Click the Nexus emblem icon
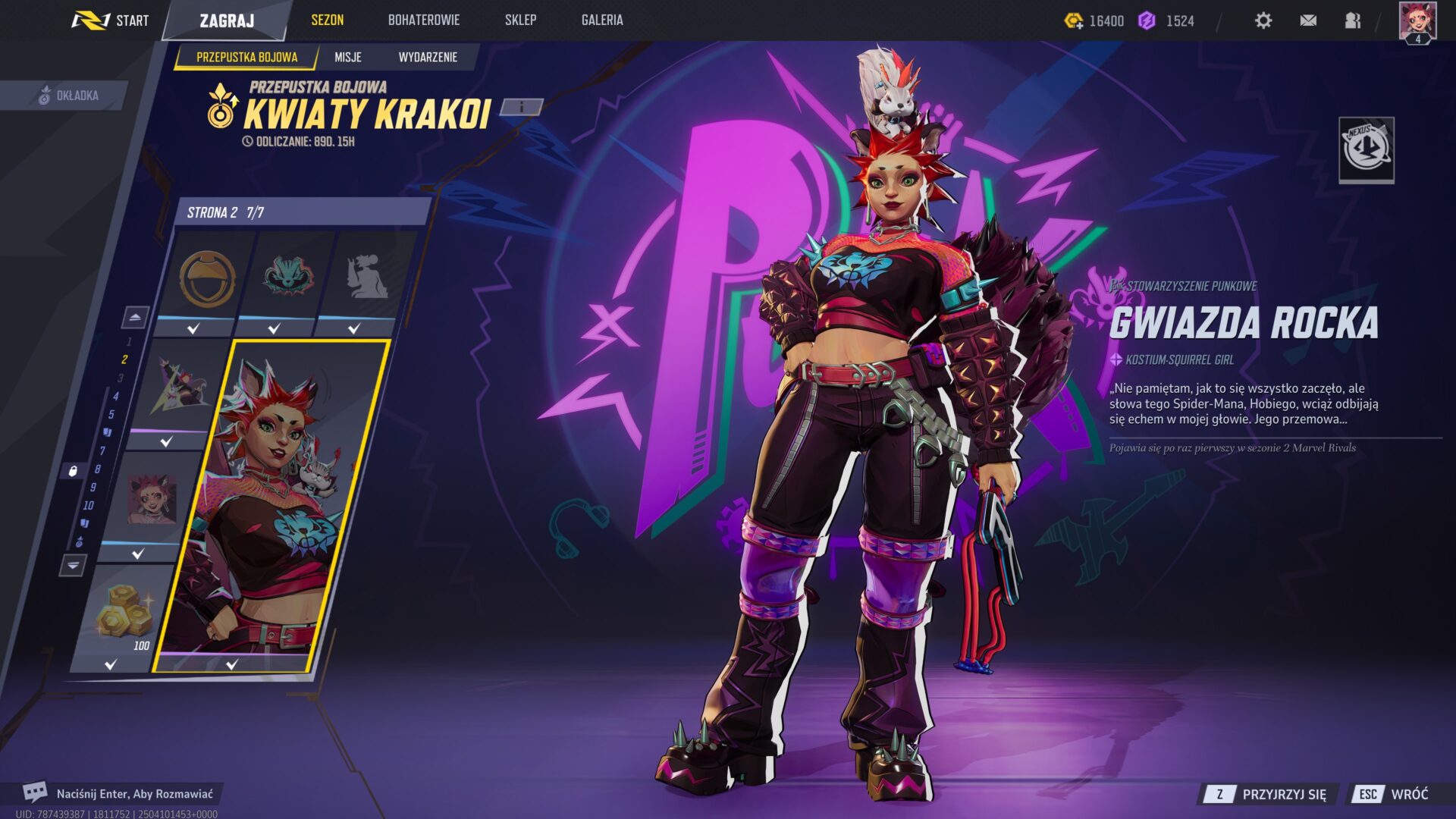This screenshot has width=1456, height=819. click(1366, 149)
